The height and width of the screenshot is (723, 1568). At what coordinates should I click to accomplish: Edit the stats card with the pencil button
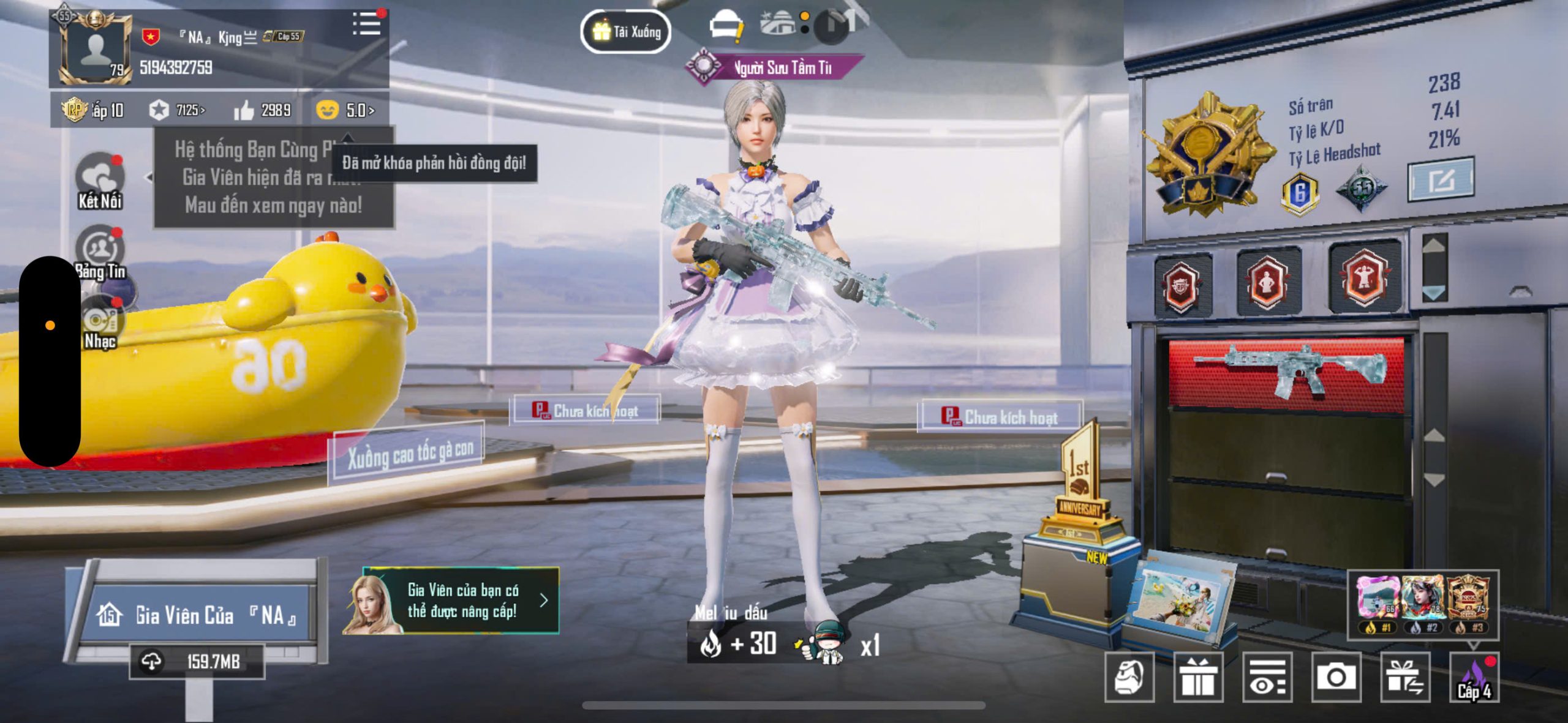(1440, 180)
